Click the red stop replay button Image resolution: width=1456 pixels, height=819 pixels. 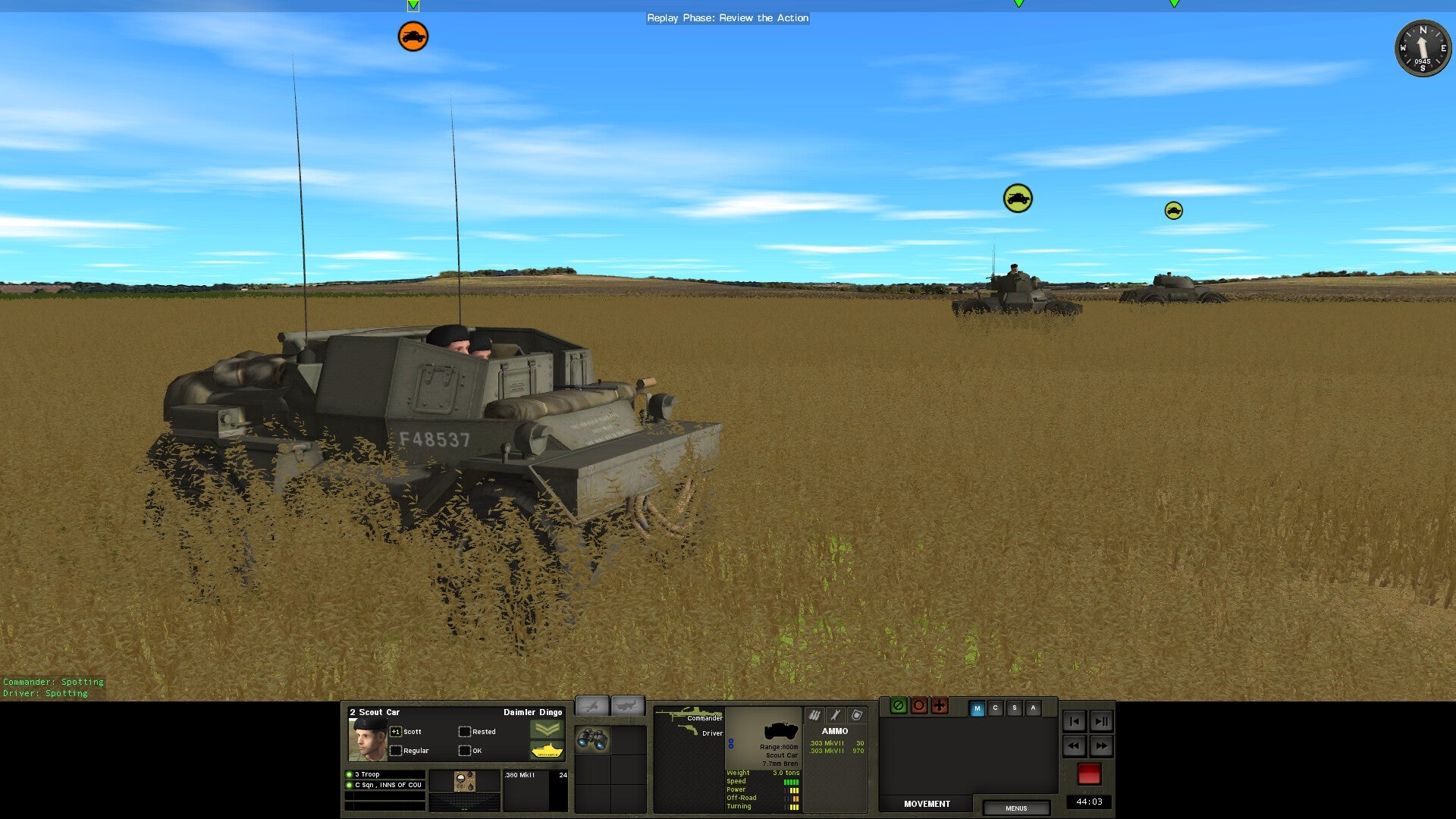click(x=1089, y=774)
